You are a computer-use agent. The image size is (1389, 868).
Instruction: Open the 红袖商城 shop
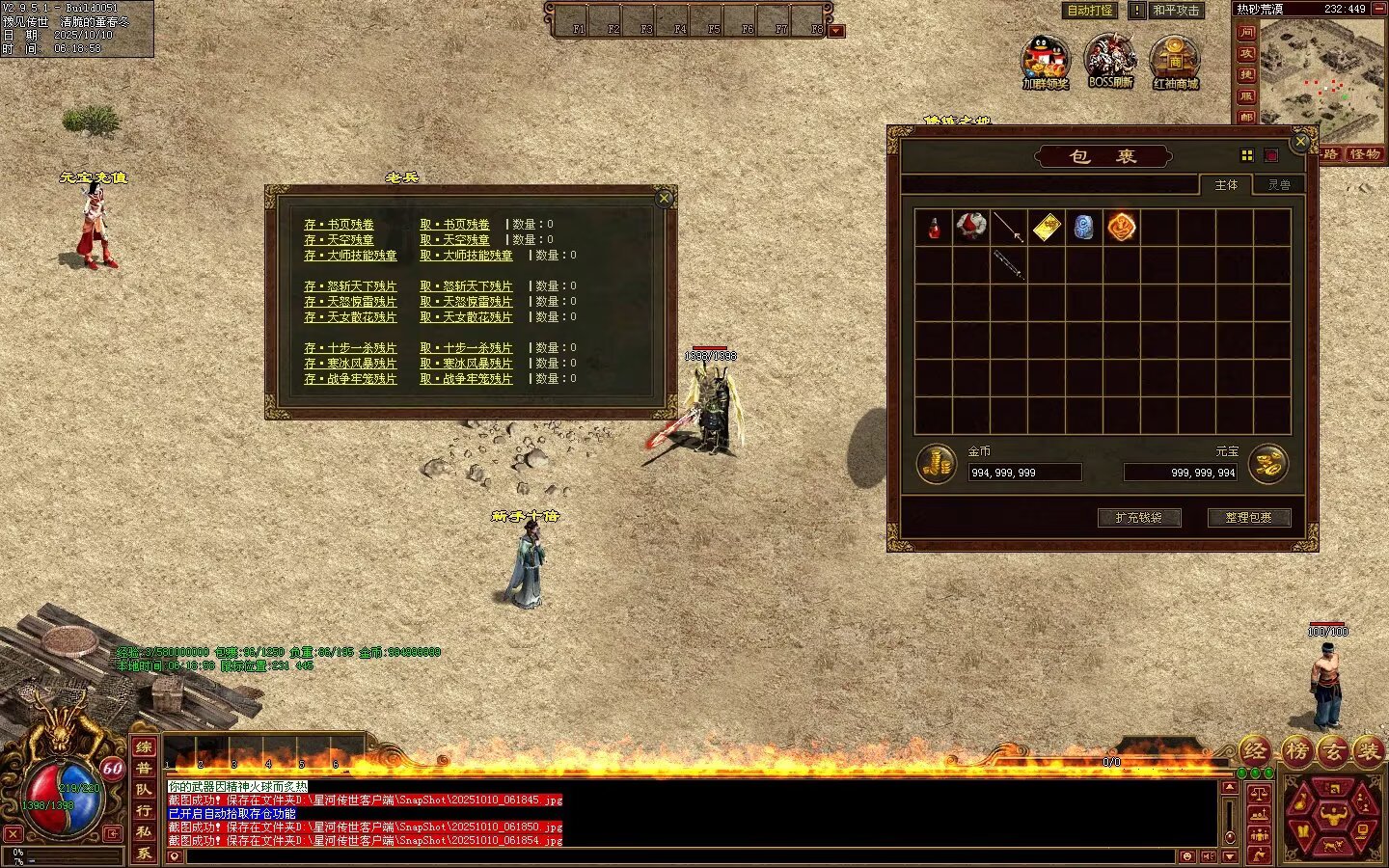(1175, 62)
